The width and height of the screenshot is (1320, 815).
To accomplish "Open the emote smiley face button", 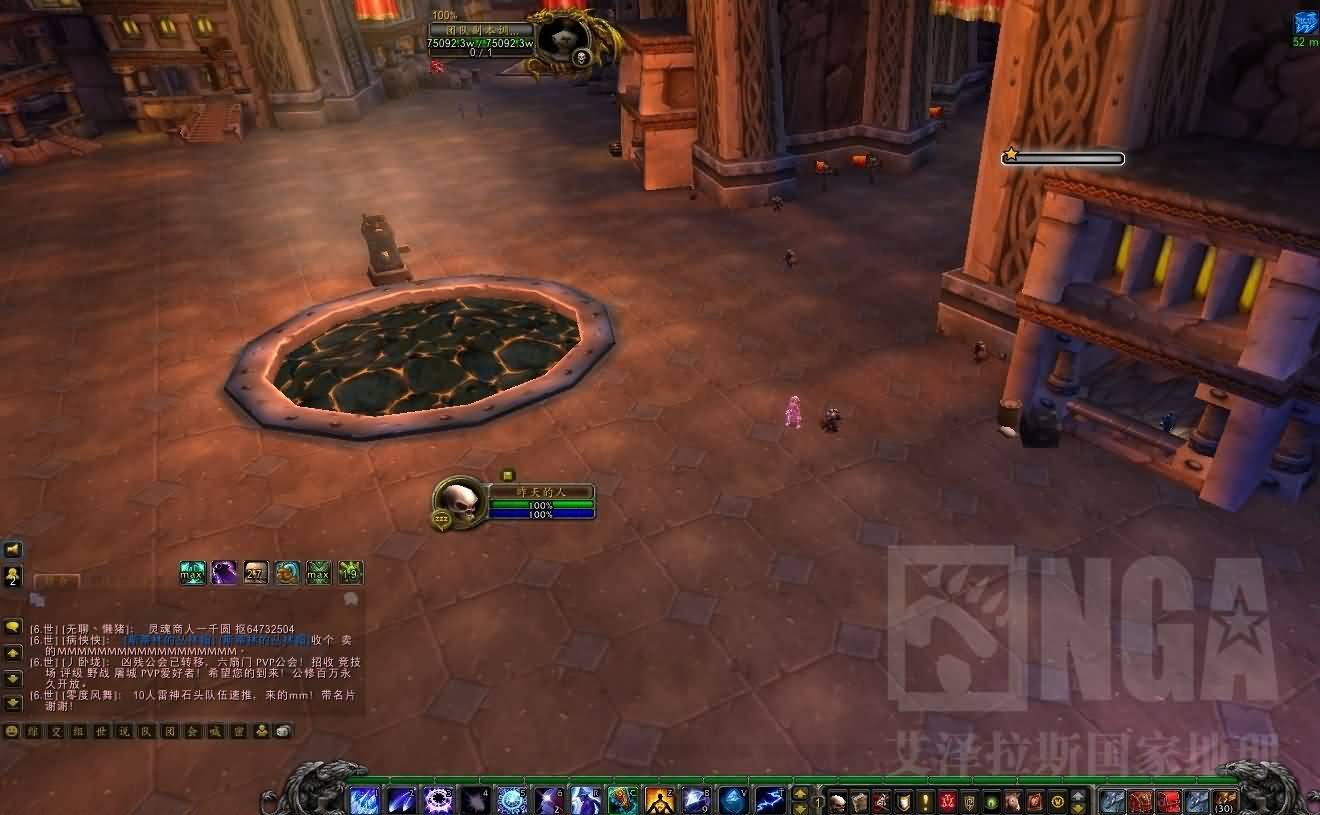I will (x=12, y=731).
